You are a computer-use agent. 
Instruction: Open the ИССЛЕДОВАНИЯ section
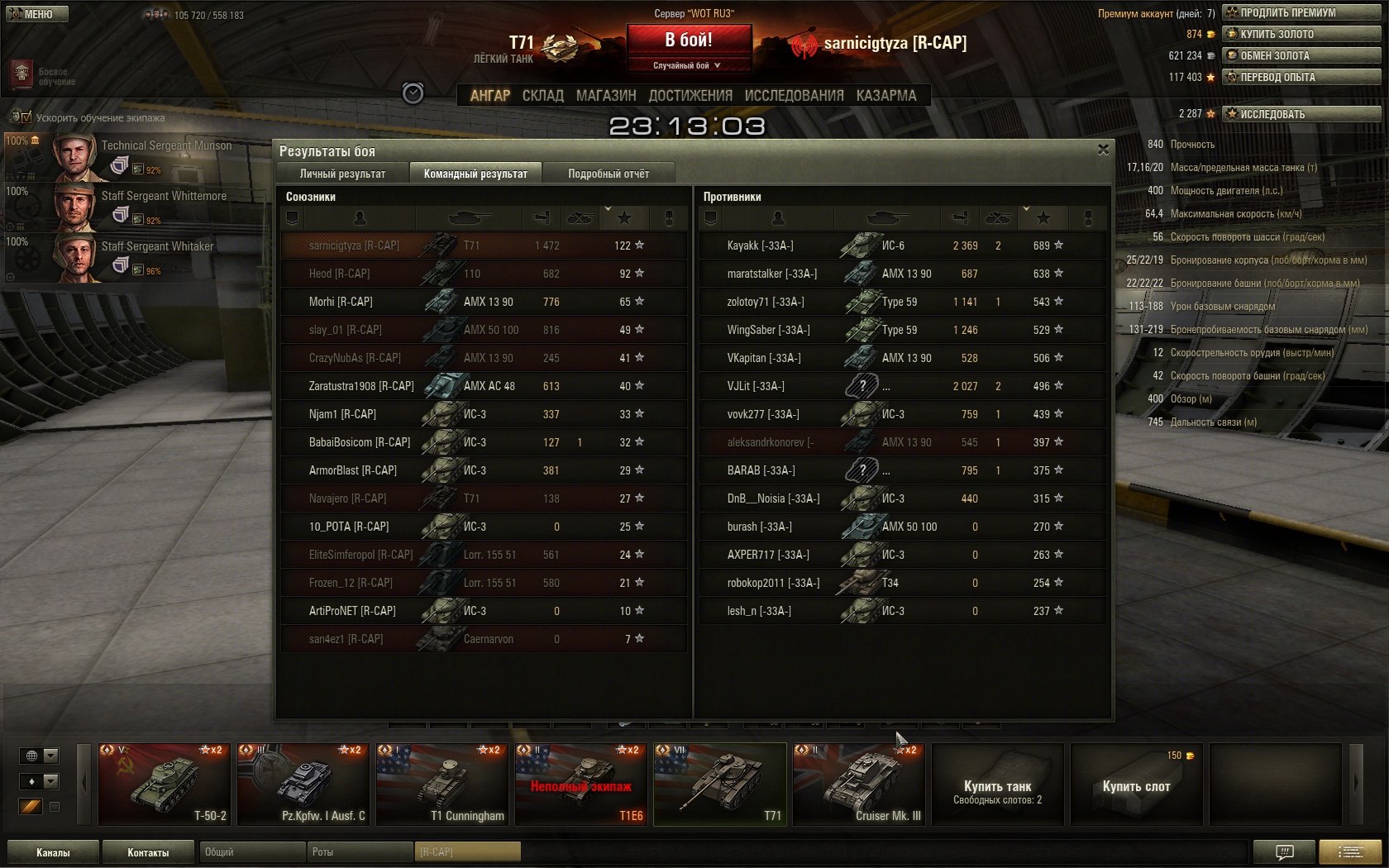click(x=794, y=96)
